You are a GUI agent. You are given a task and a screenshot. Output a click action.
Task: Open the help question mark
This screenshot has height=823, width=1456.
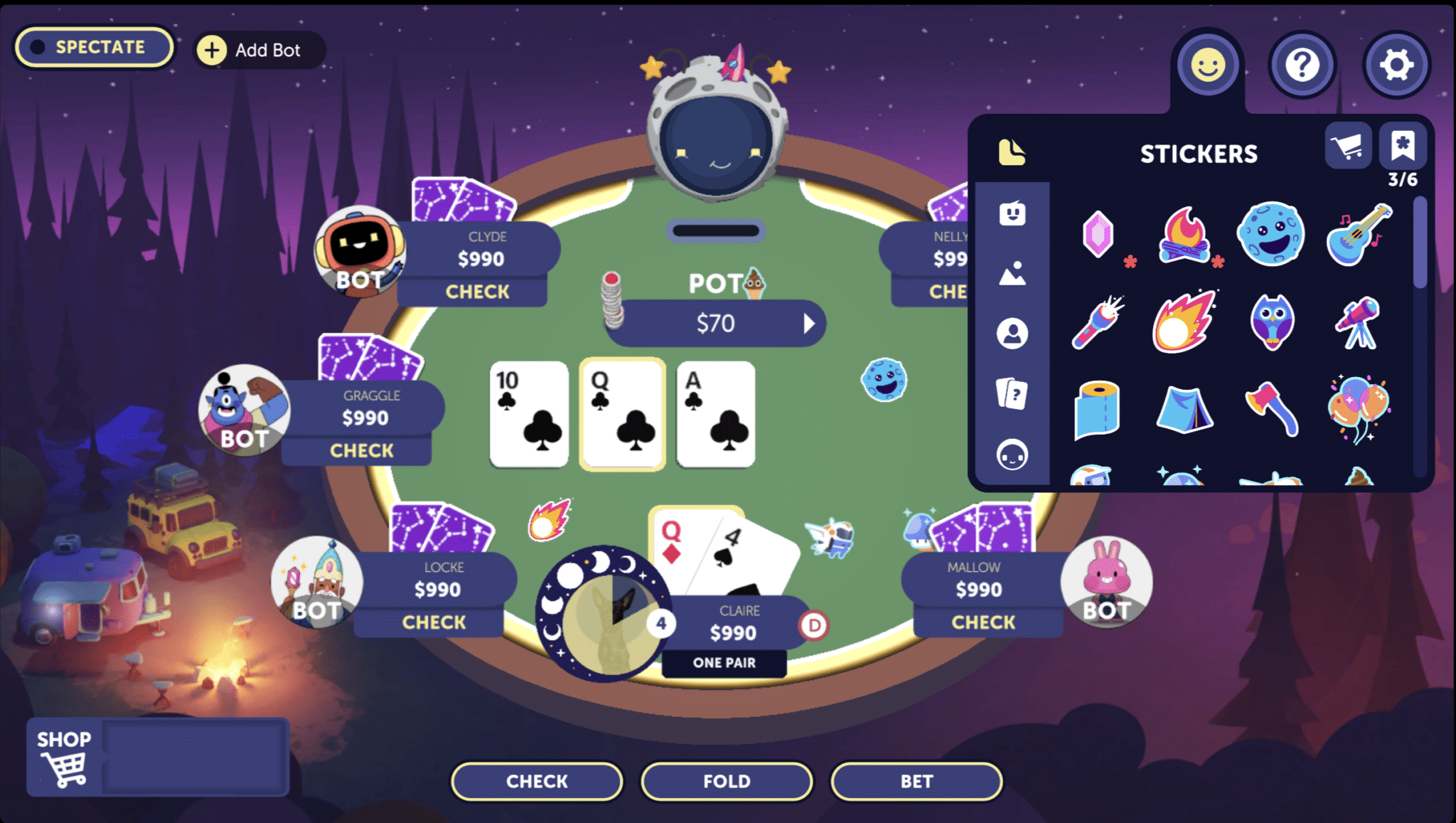tap(1302, 65)
